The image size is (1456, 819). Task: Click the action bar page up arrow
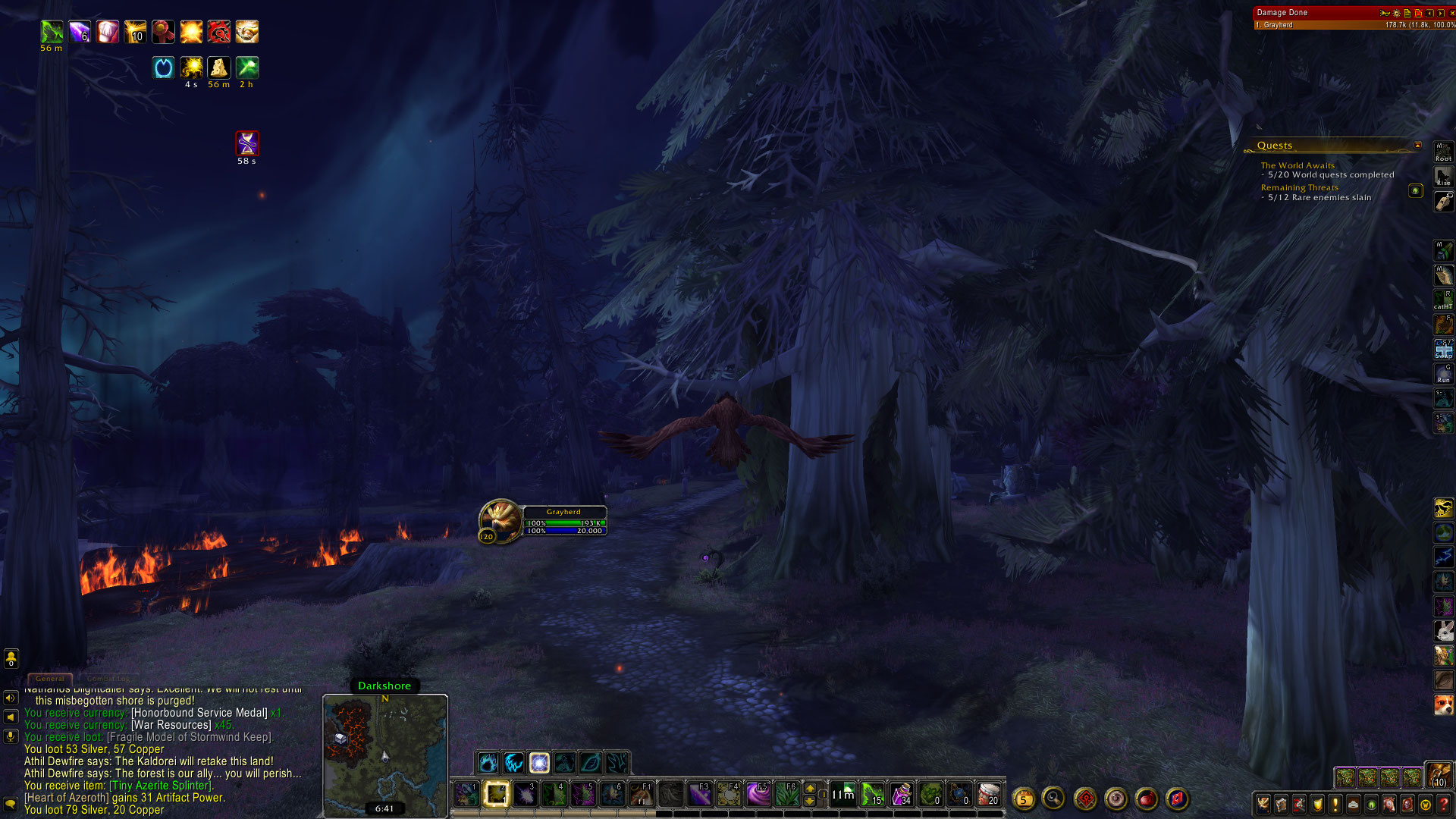(x=810, y=788)
